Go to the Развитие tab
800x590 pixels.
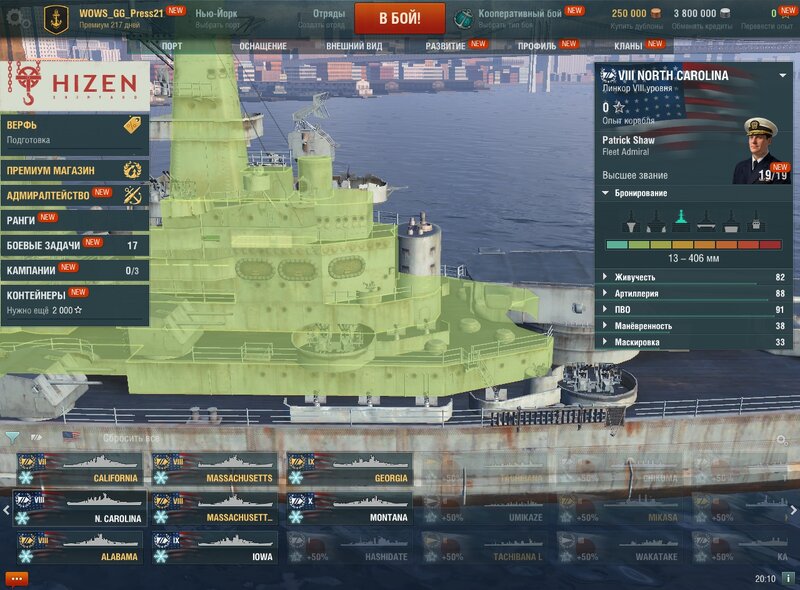tap(446, 46)
